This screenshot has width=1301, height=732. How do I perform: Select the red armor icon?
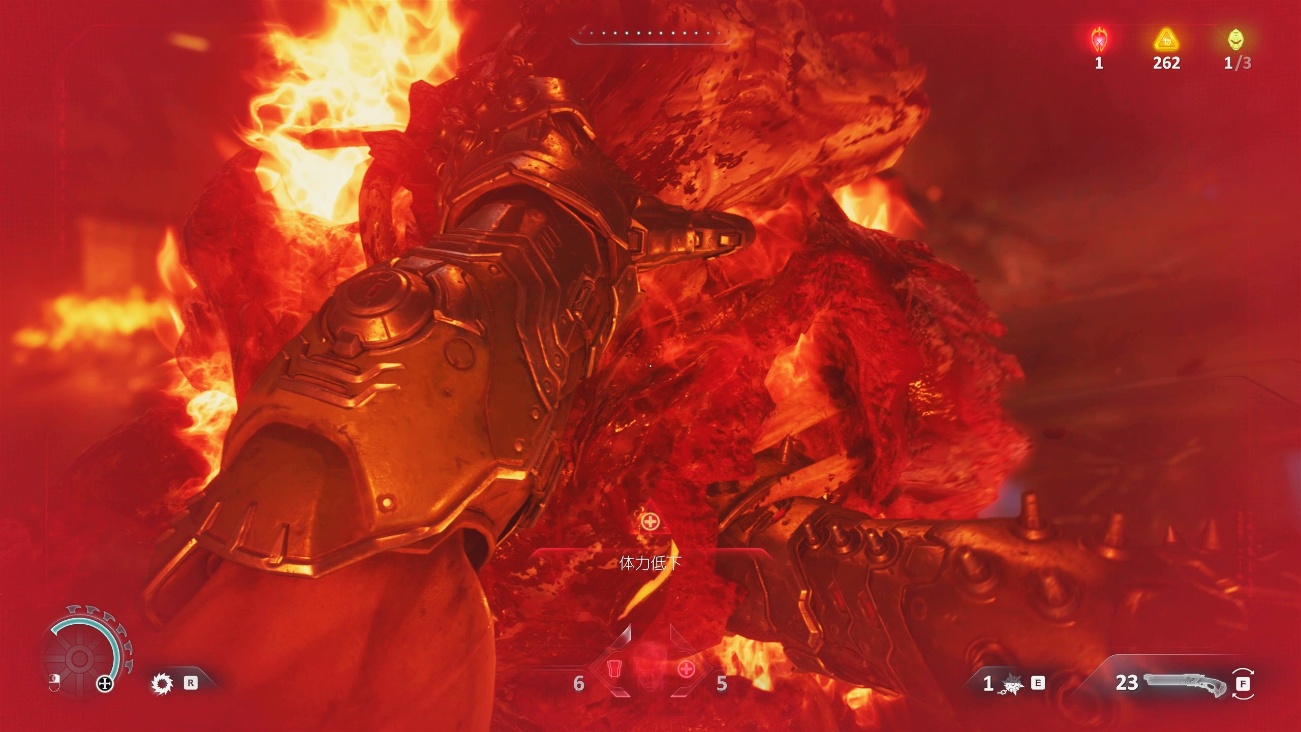click(x=615, y=669)
